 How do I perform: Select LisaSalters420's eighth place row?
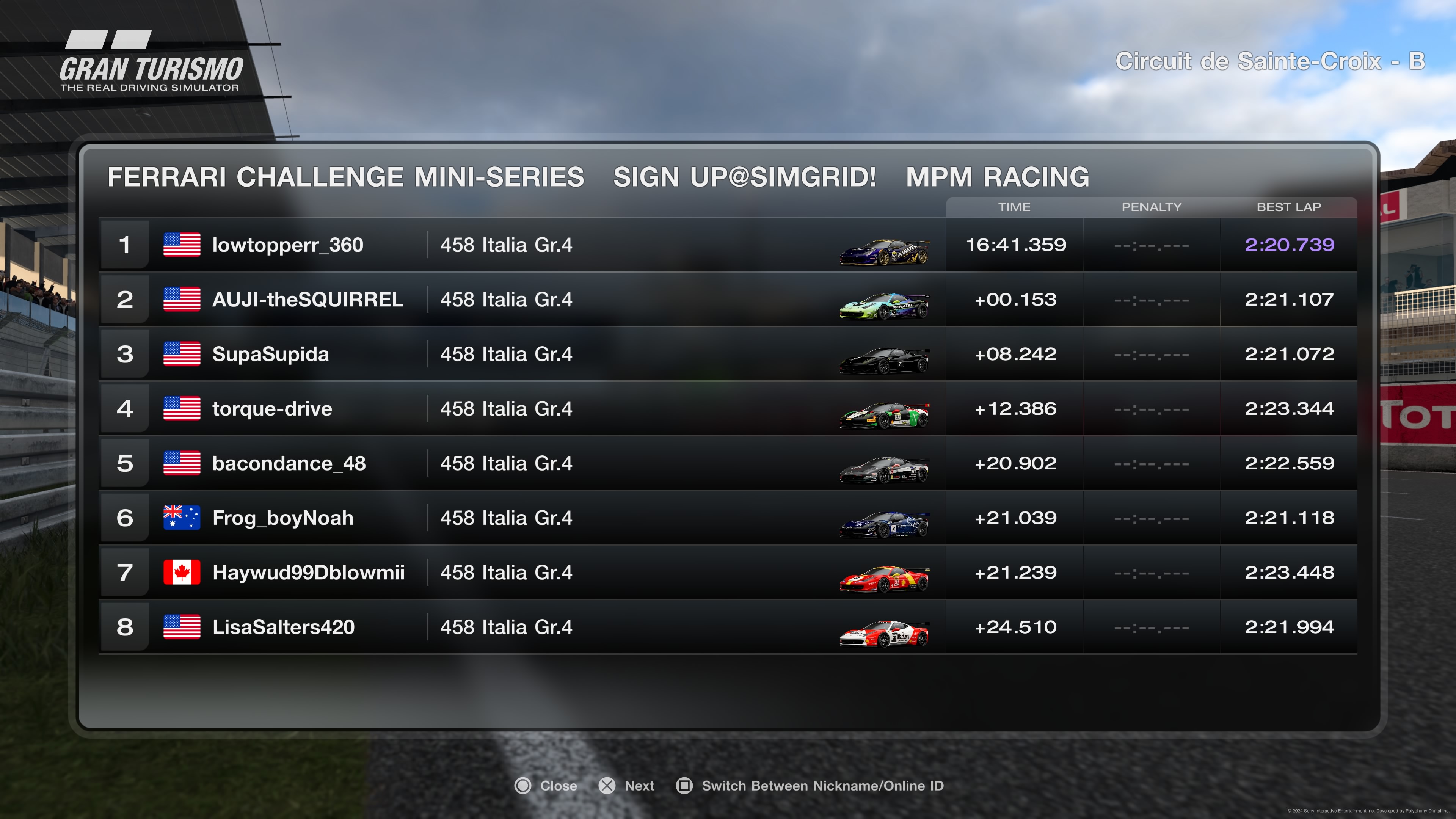click(x=283, y=627)
